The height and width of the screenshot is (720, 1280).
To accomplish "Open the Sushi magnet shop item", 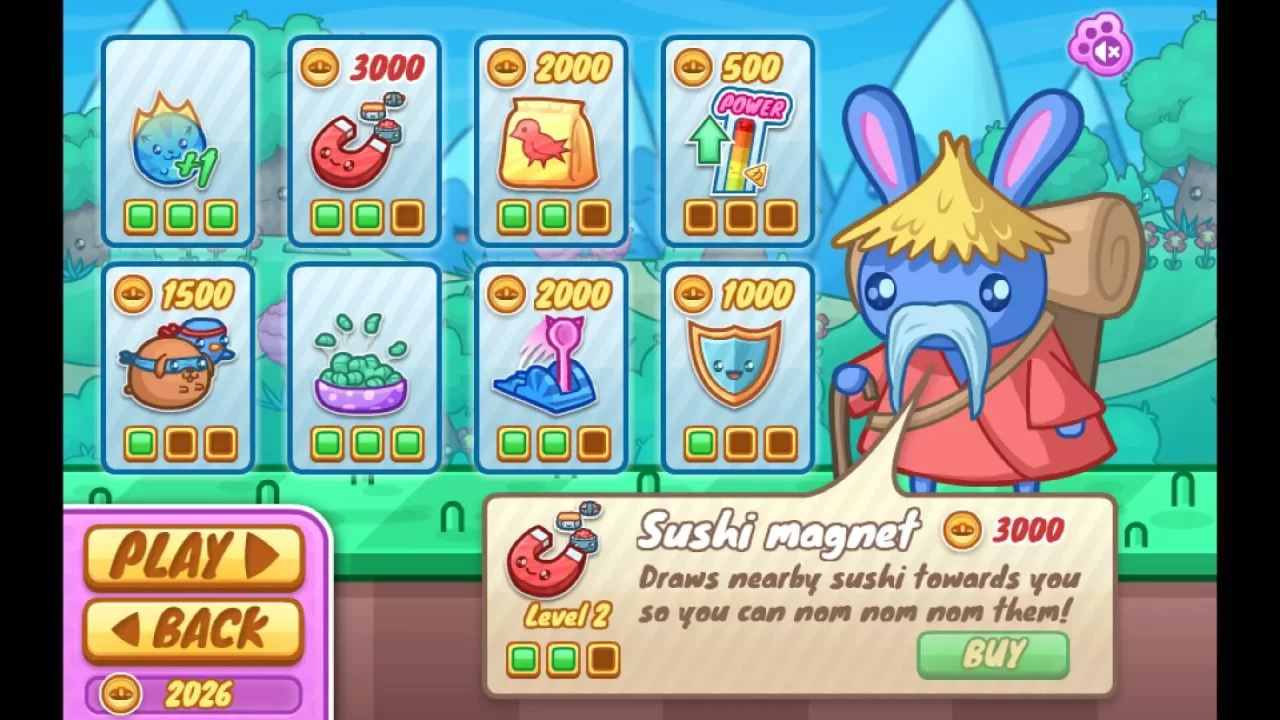I will 364,140.
